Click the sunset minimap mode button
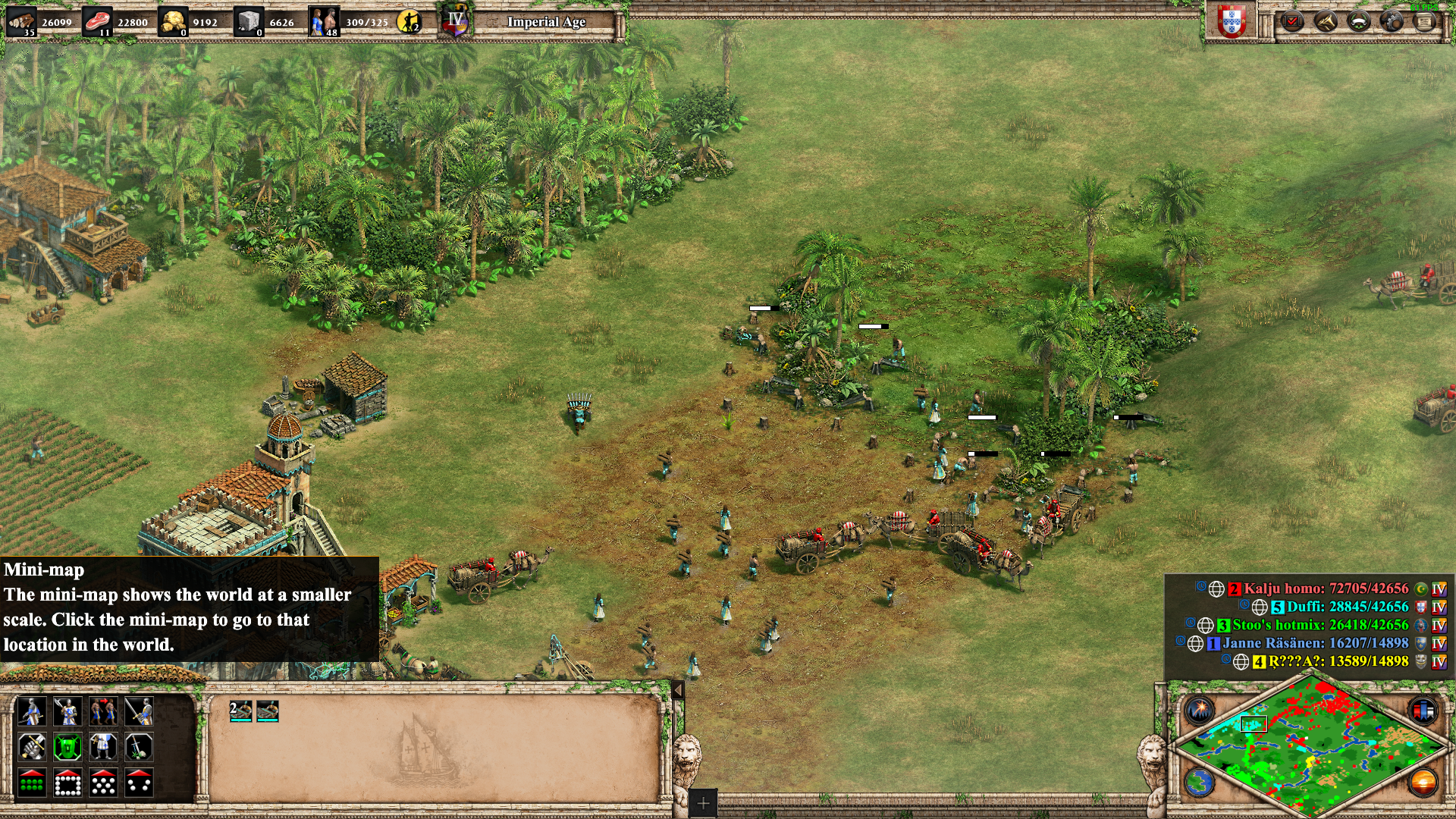 pos(1423,782)
